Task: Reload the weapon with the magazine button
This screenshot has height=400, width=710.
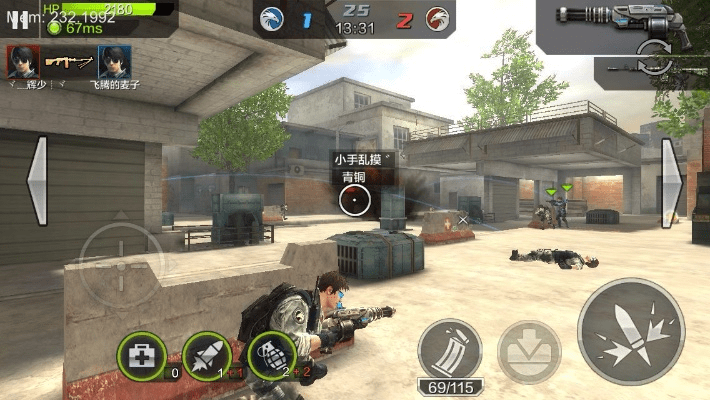Action: pos(449,350)
